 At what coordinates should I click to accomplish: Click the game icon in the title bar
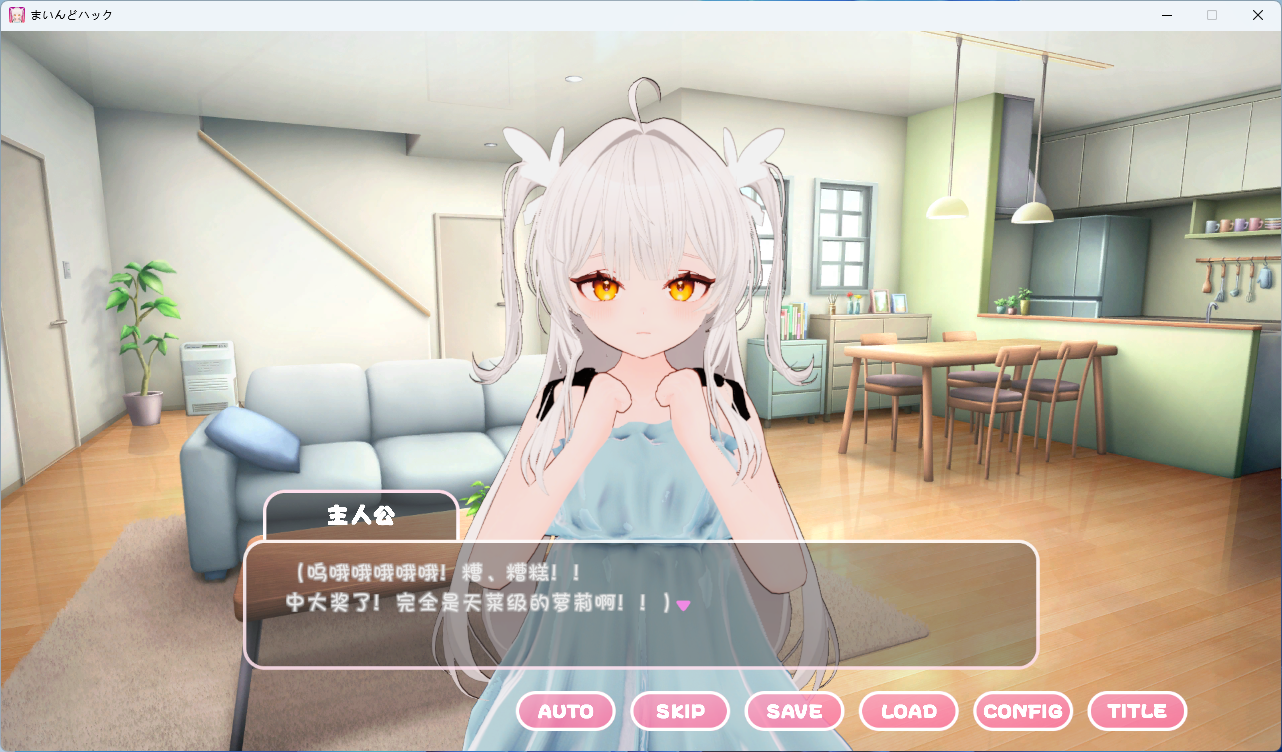17,14
